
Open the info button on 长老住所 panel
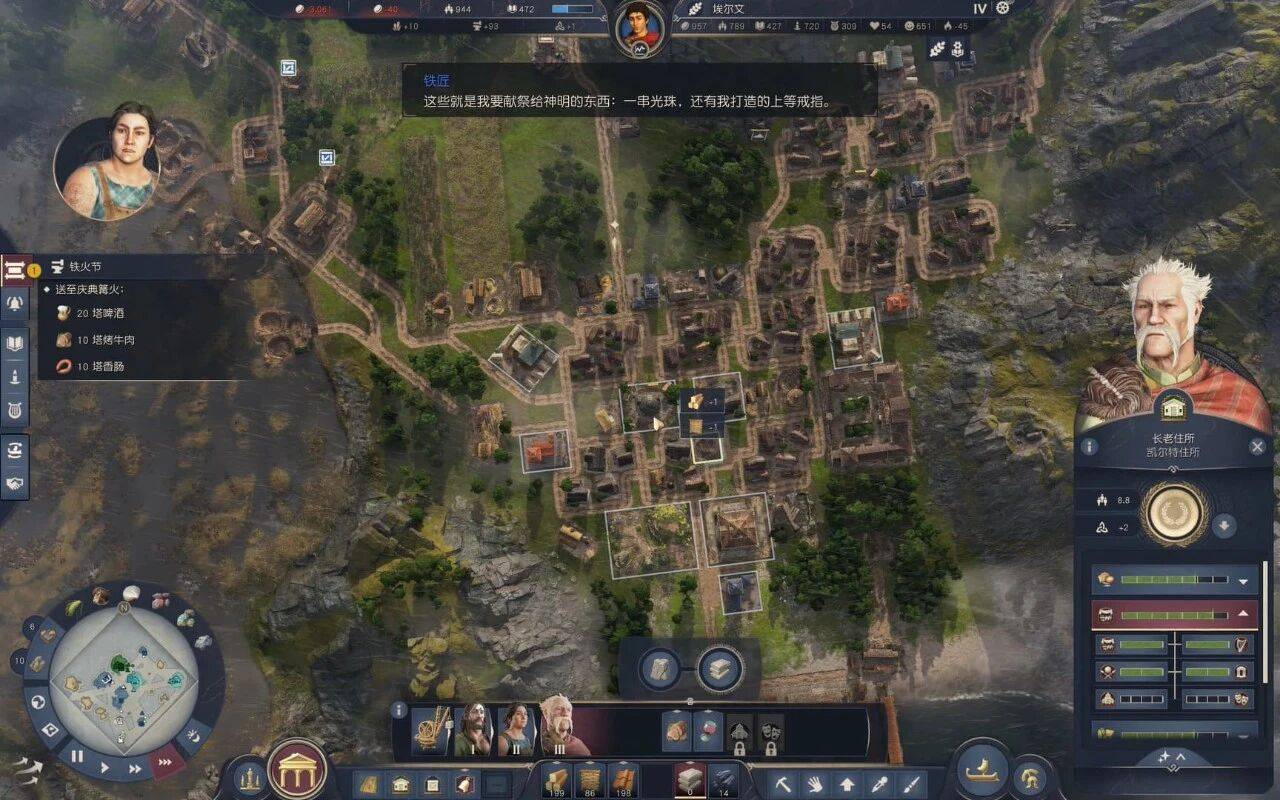(x=1088, y=447)
